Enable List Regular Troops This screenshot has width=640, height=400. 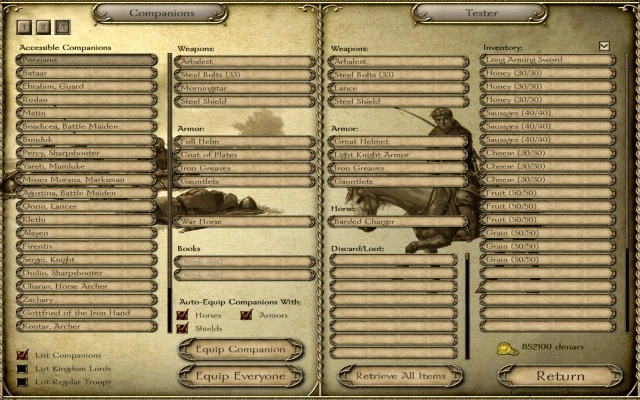(x=22, y=381)
